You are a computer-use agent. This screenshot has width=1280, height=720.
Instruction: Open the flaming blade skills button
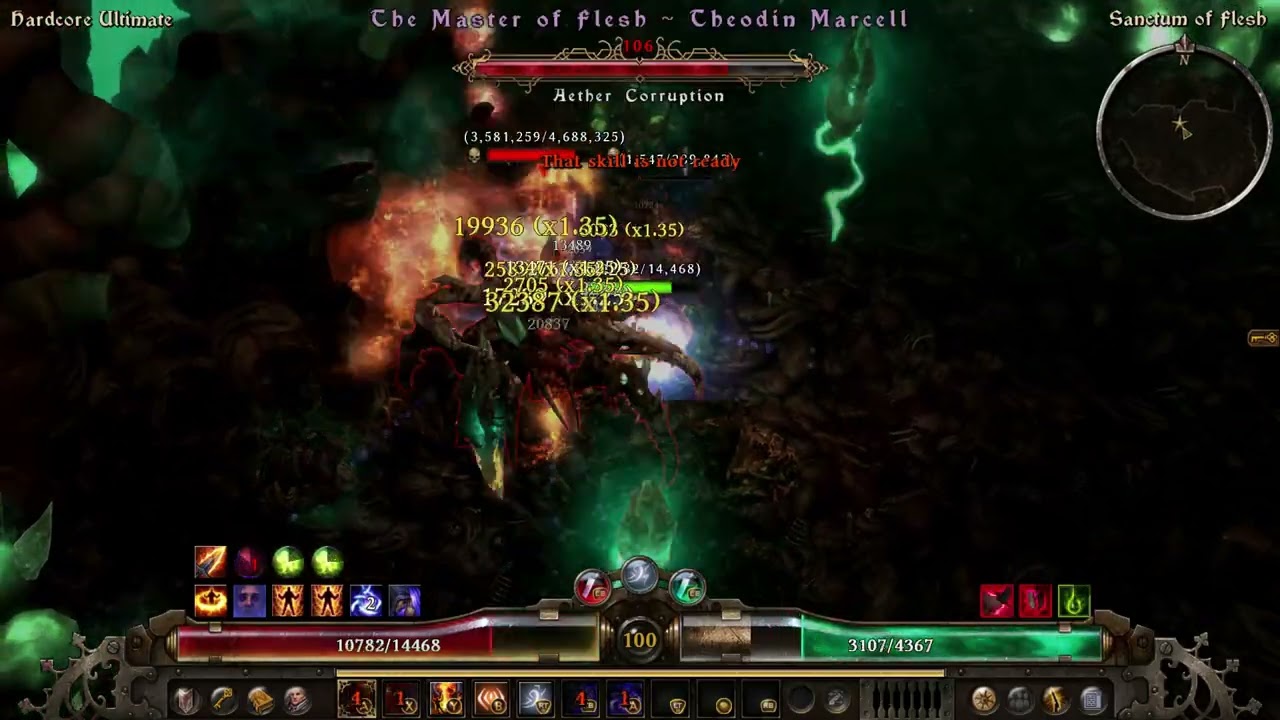[1055, 700]
